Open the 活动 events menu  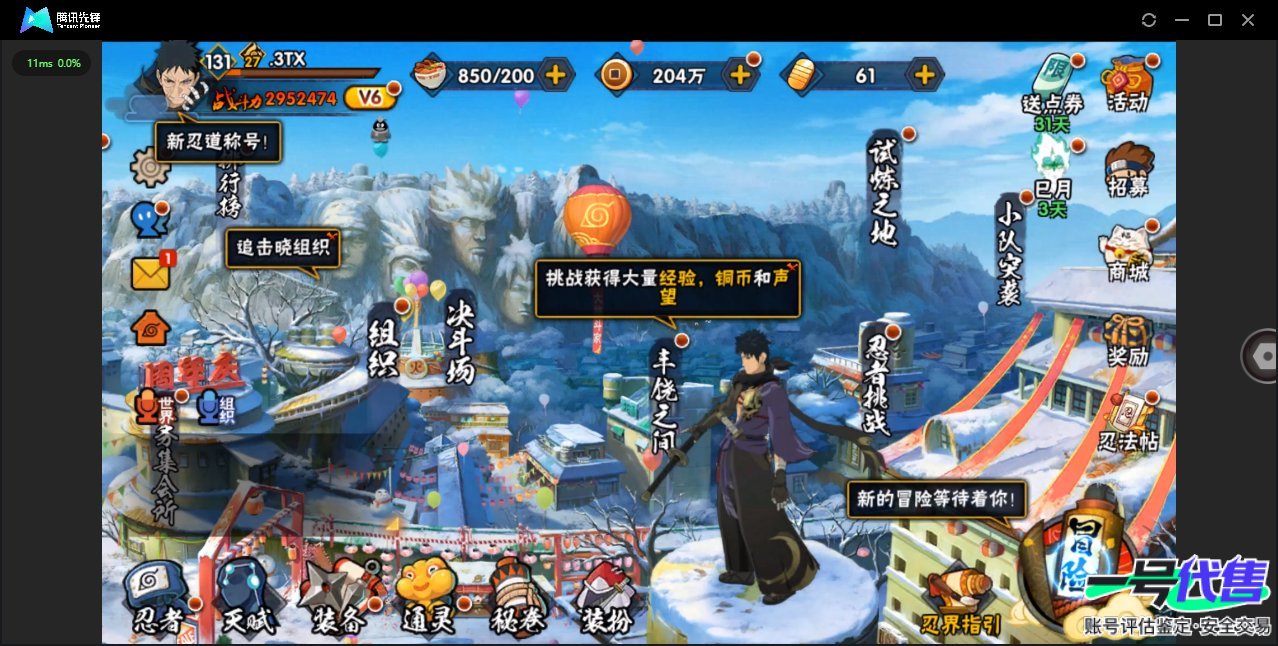[x=1127, y=83]
